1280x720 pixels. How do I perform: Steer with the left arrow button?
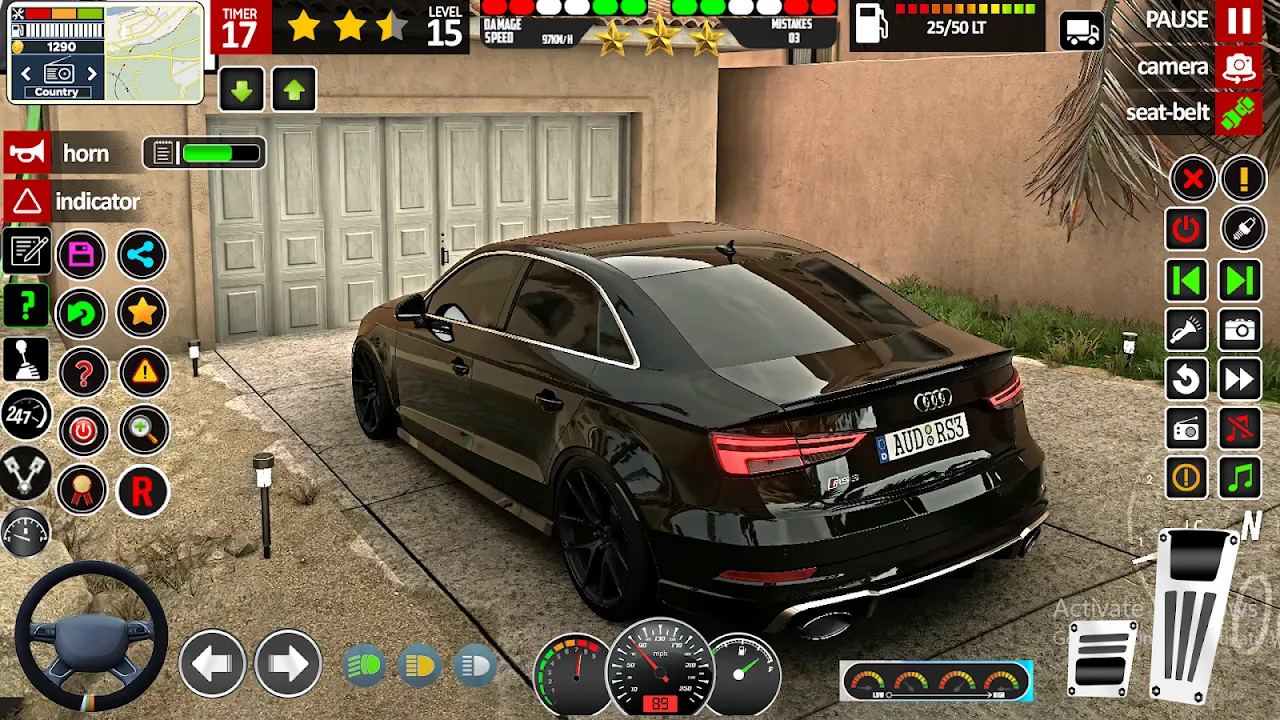(x=212, y=664)
